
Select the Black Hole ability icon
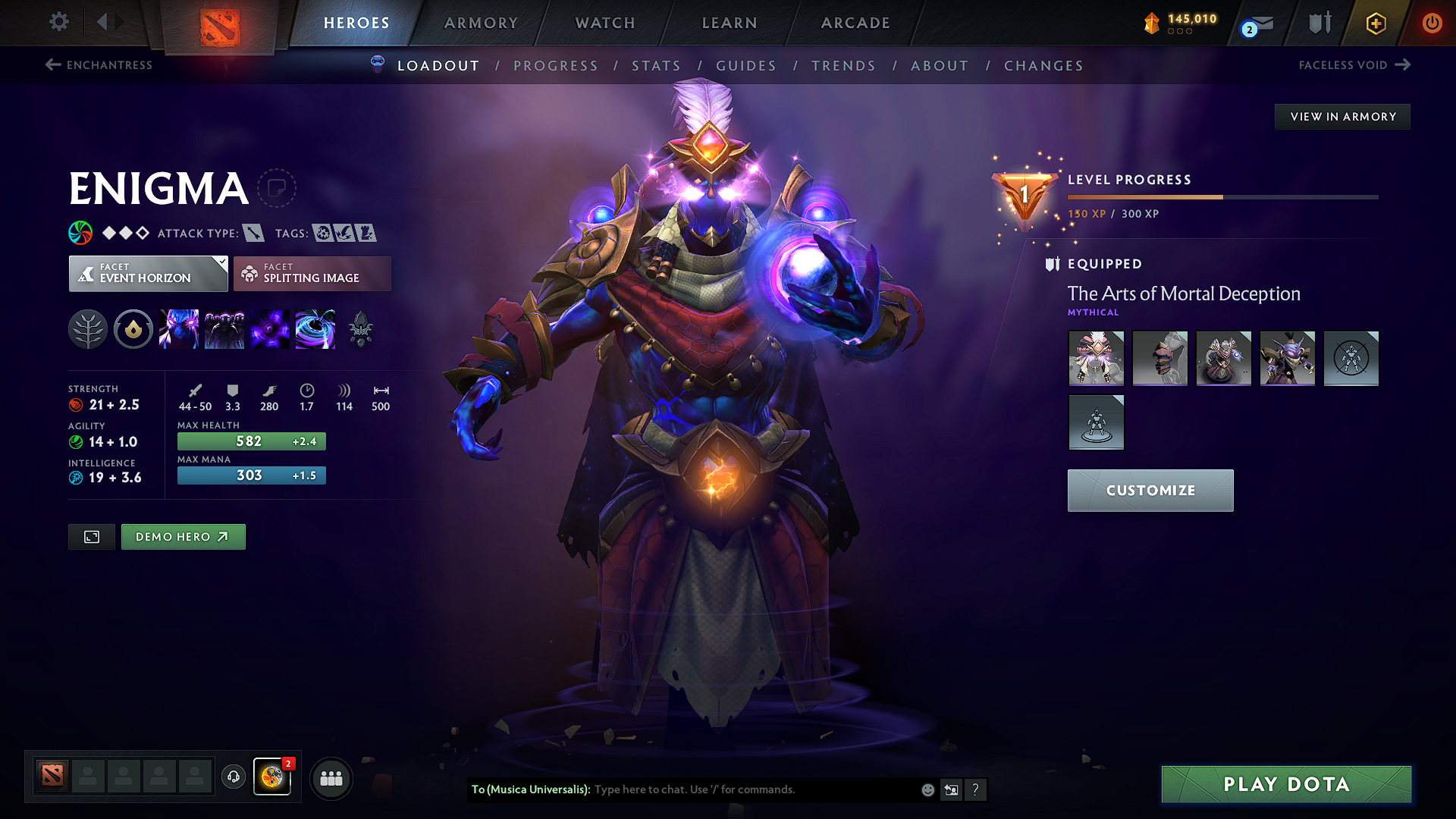pos(315,328)
